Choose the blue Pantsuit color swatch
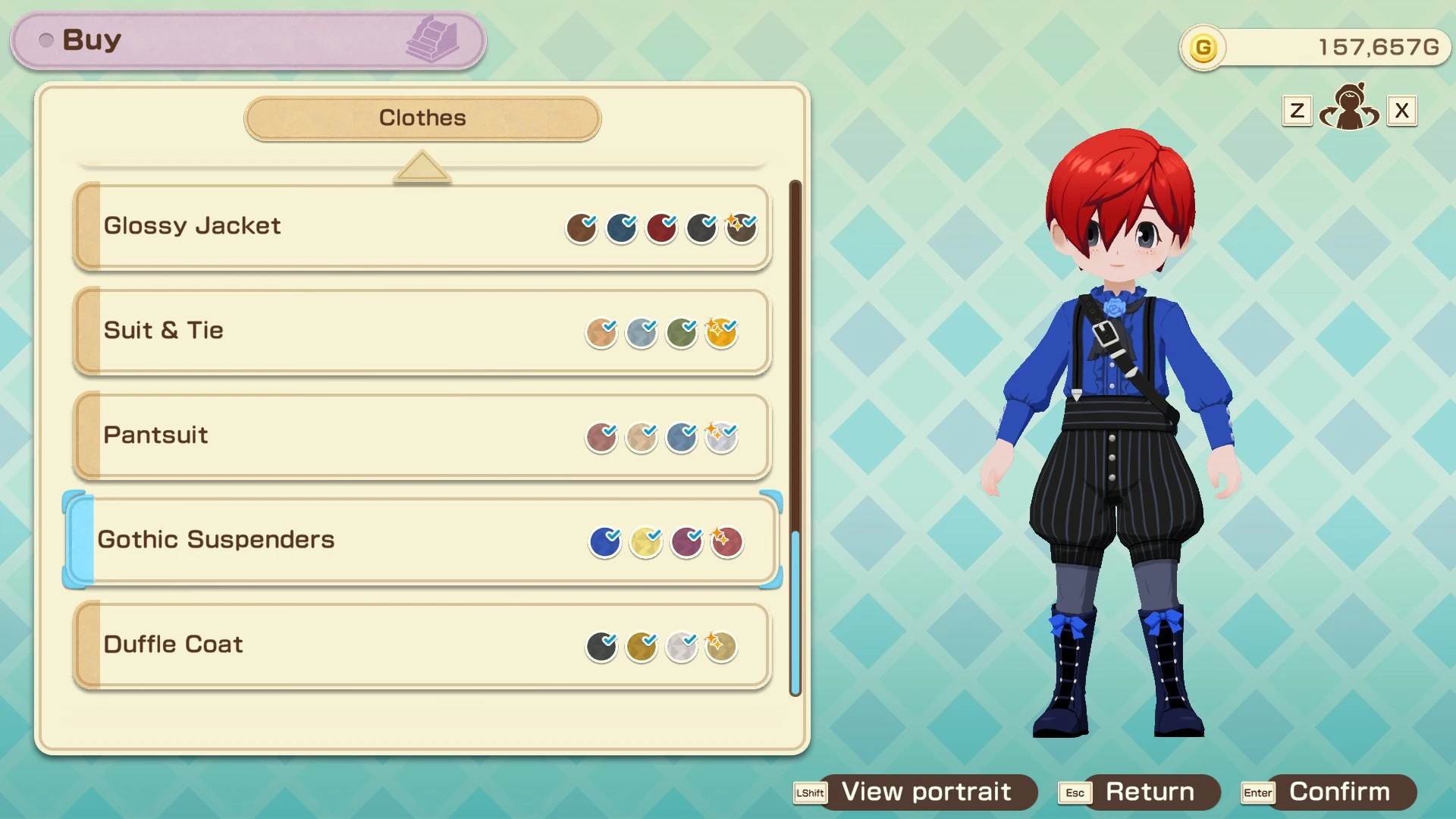 pyautogui.click(x=681, y=438)
